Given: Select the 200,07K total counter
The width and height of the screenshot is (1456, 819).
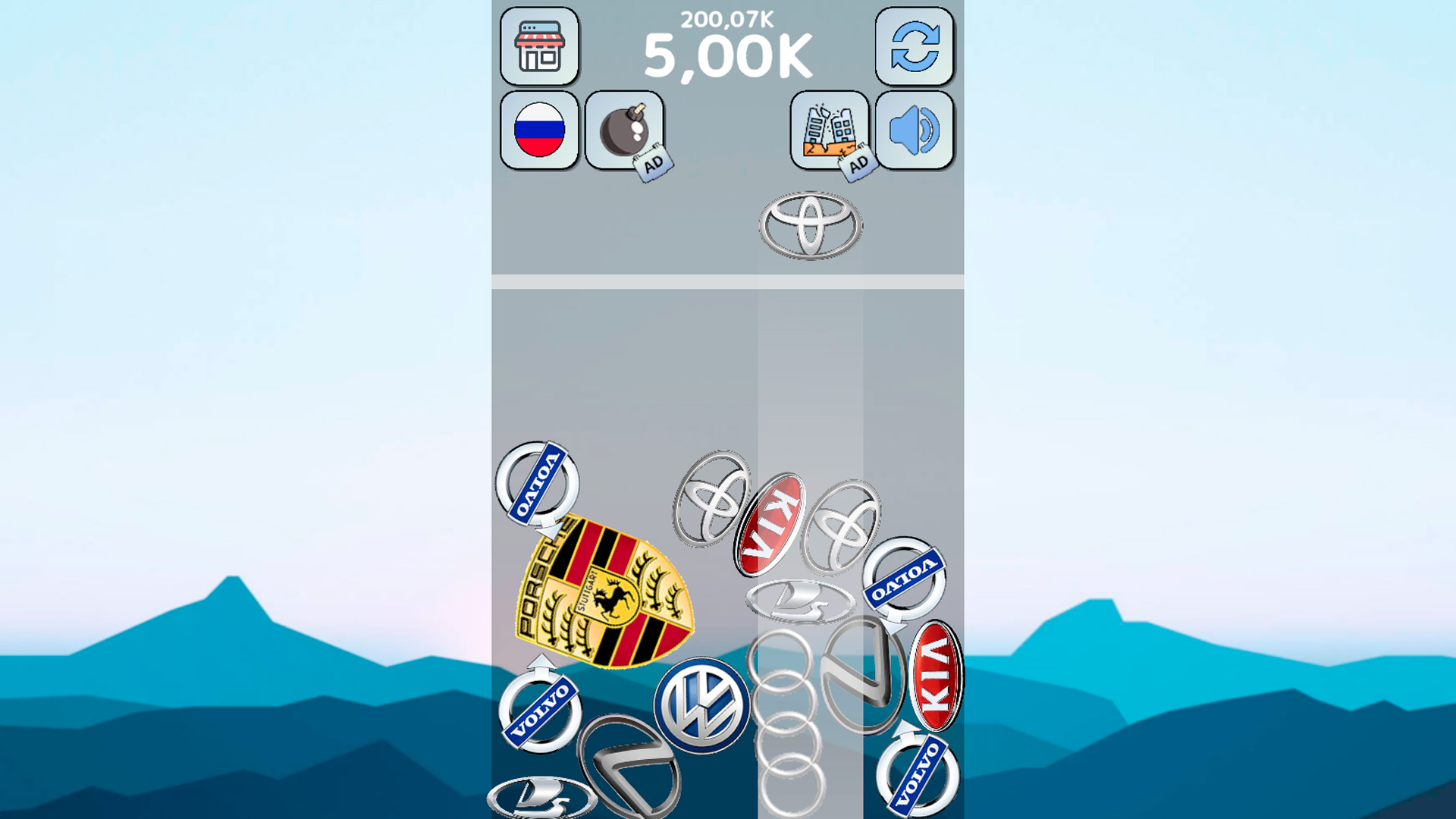Looking at the screenshot, I should [726, 17].
